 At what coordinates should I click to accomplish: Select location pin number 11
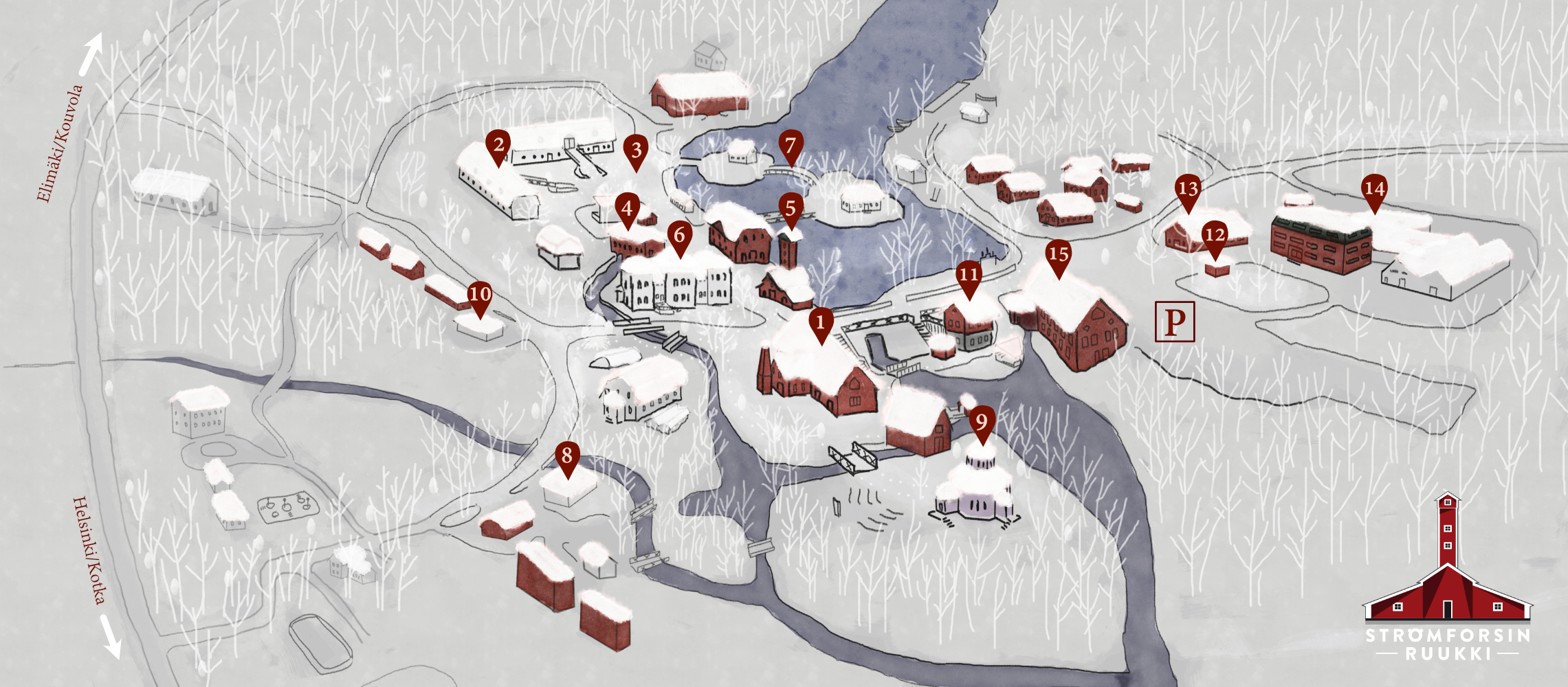969,276
